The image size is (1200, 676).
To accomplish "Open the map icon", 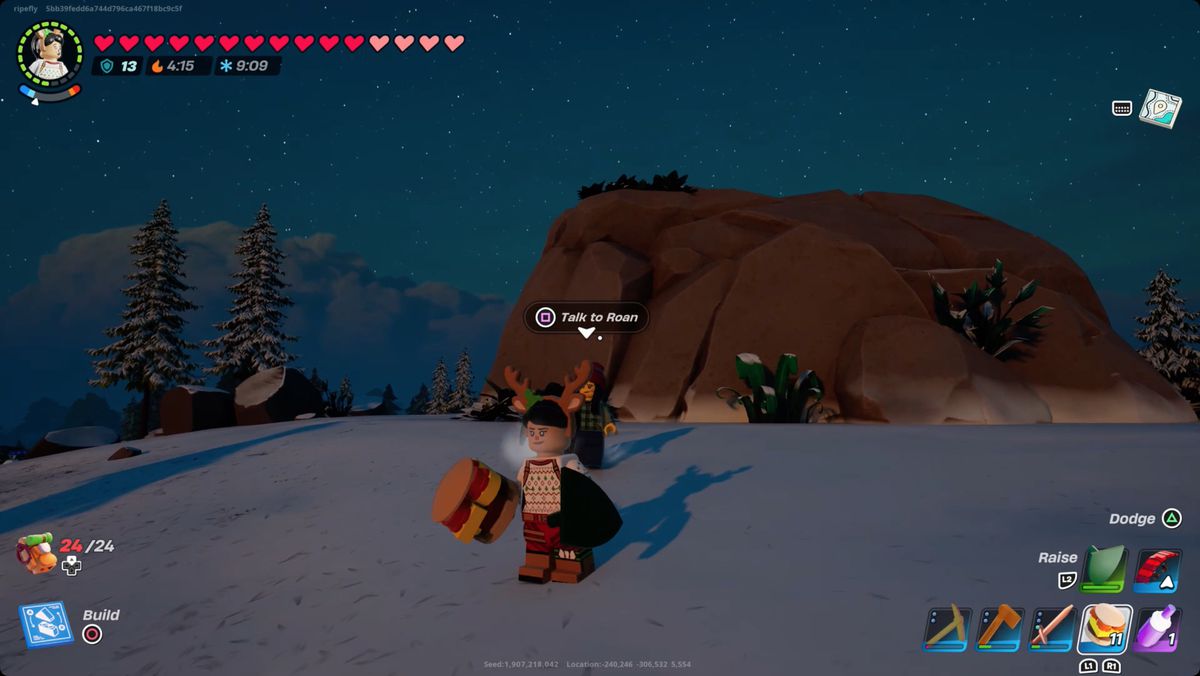I will [x=1160, y=108].
